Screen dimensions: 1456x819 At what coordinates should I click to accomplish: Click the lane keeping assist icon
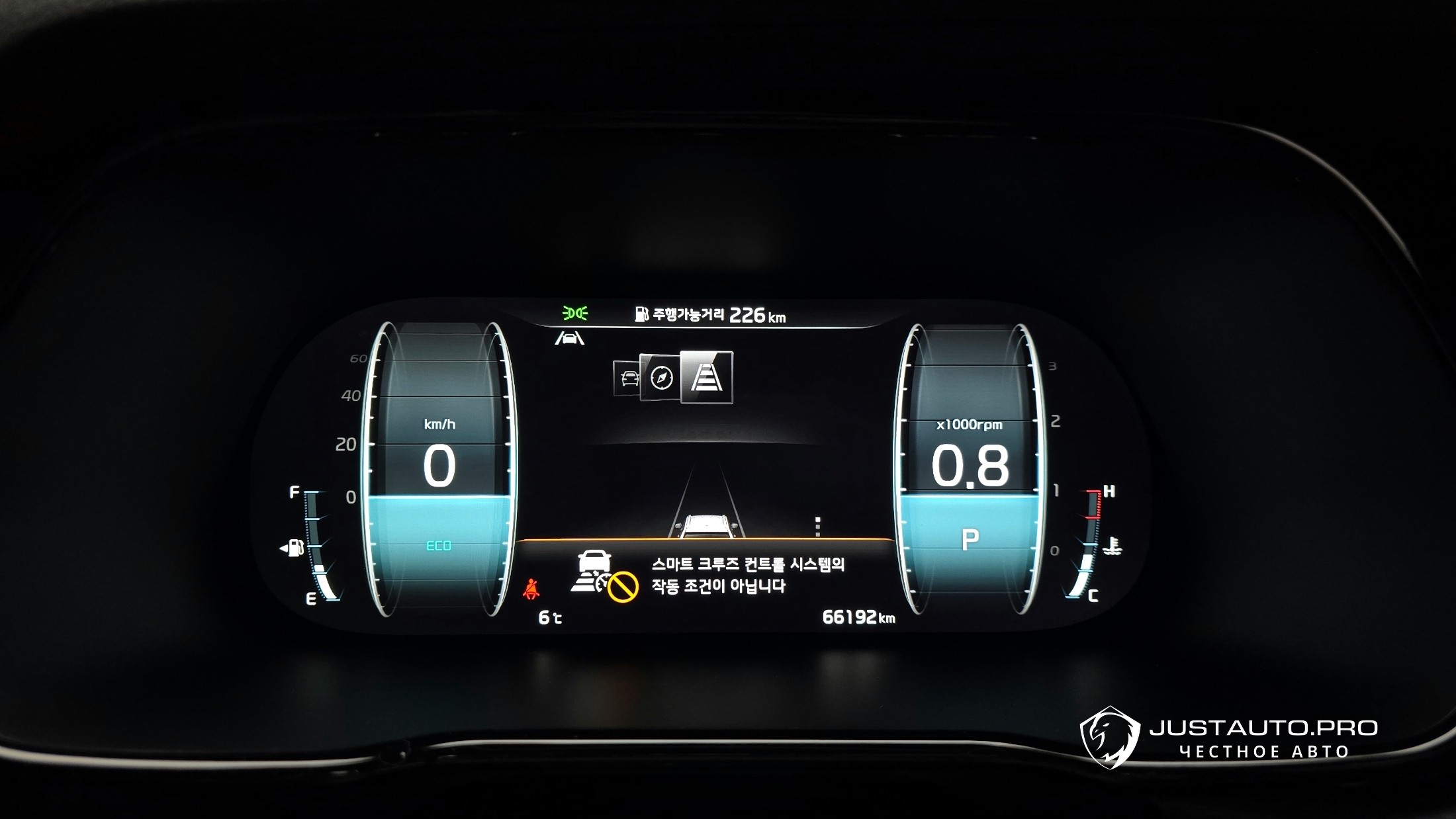pyautogui.click(x=569, y=339)
